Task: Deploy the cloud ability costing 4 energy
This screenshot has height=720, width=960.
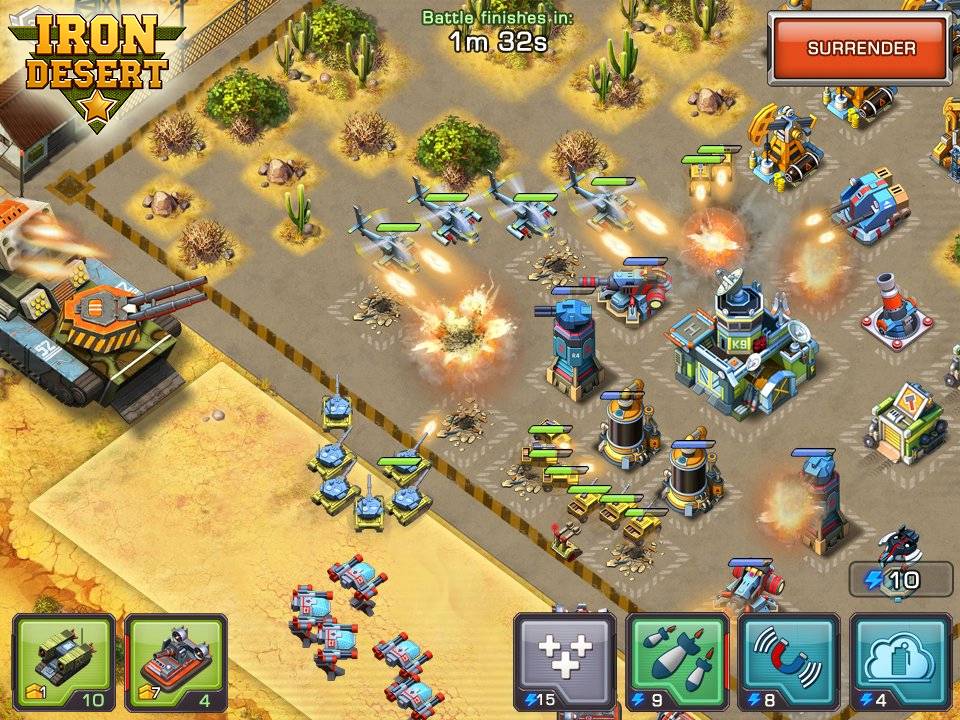Action: tap(900, 662)
